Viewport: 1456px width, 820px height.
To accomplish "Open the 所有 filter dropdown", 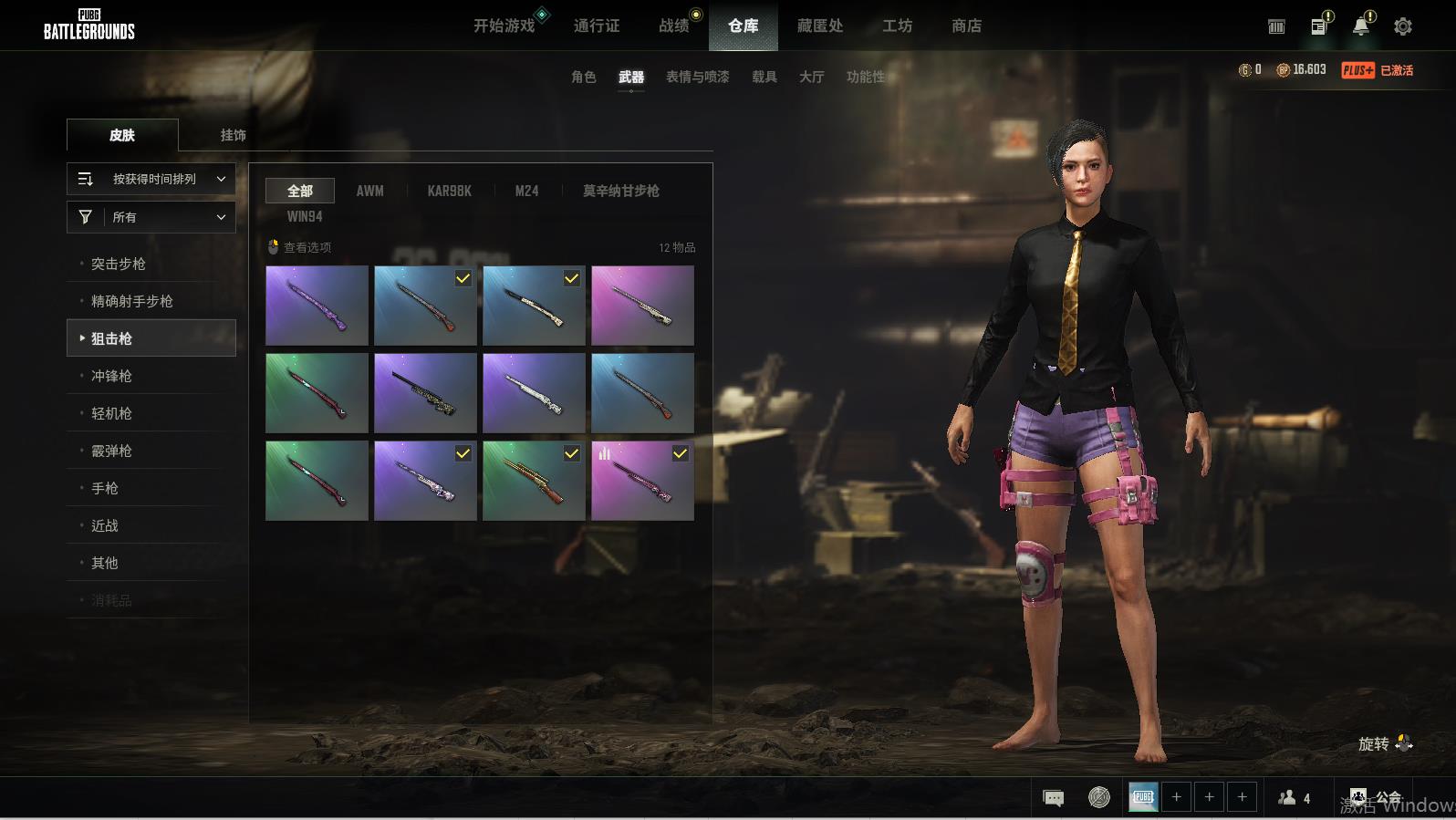I will point(151,217).
